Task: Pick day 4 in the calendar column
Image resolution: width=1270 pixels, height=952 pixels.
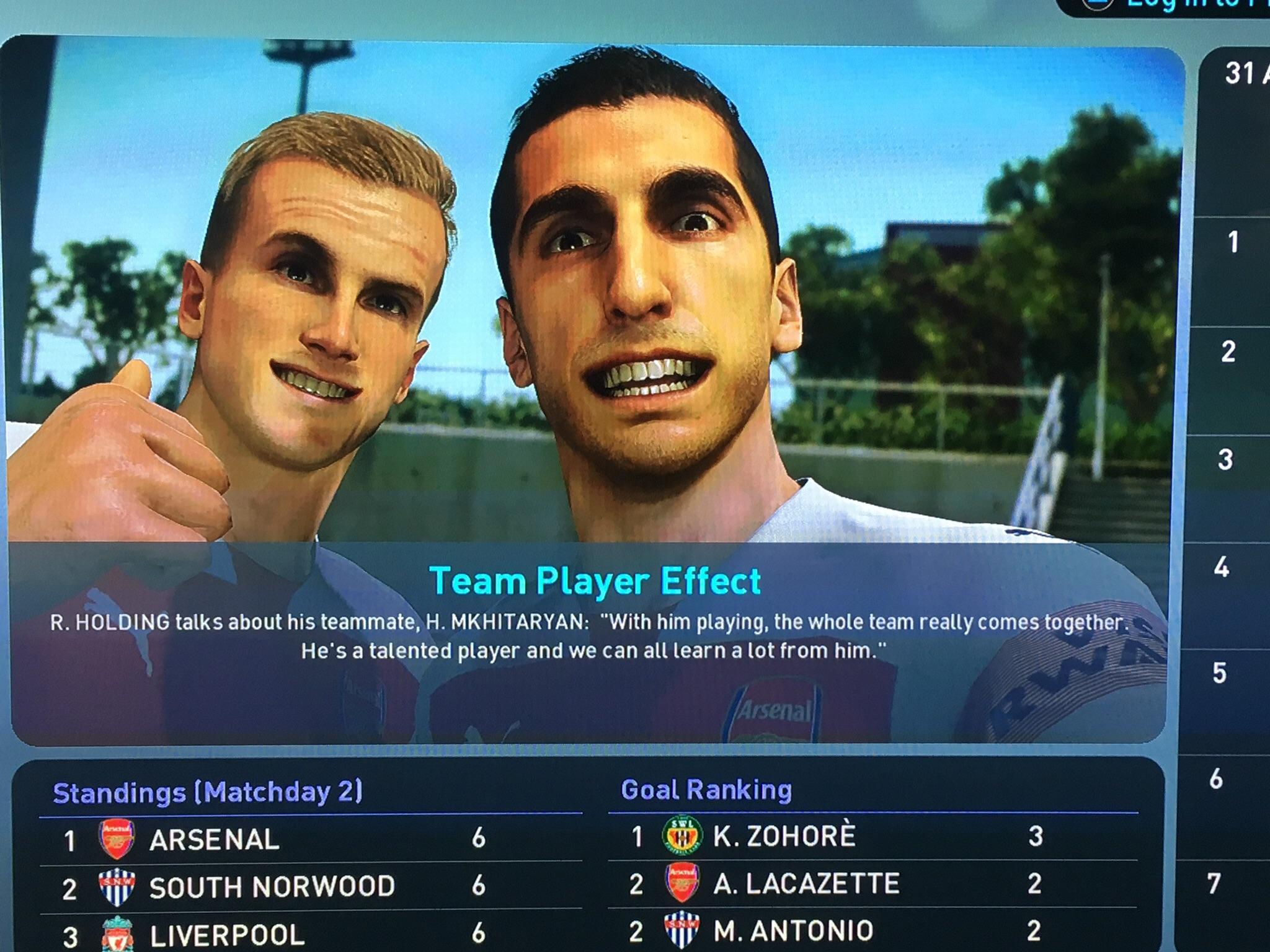Action: tap(1222, 567)
